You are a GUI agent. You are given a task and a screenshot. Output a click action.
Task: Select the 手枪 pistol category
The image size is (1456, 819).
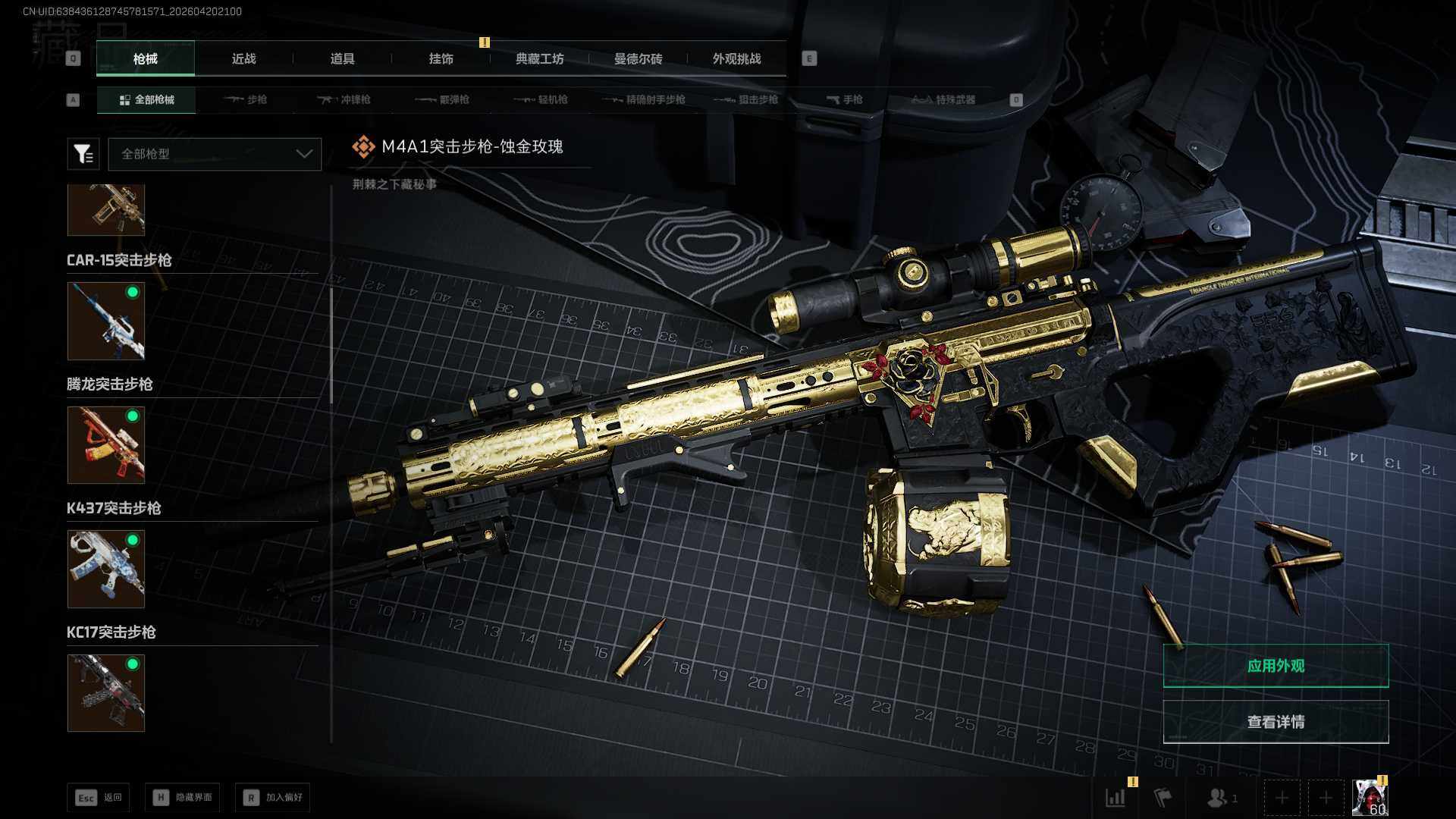point(845,99)
